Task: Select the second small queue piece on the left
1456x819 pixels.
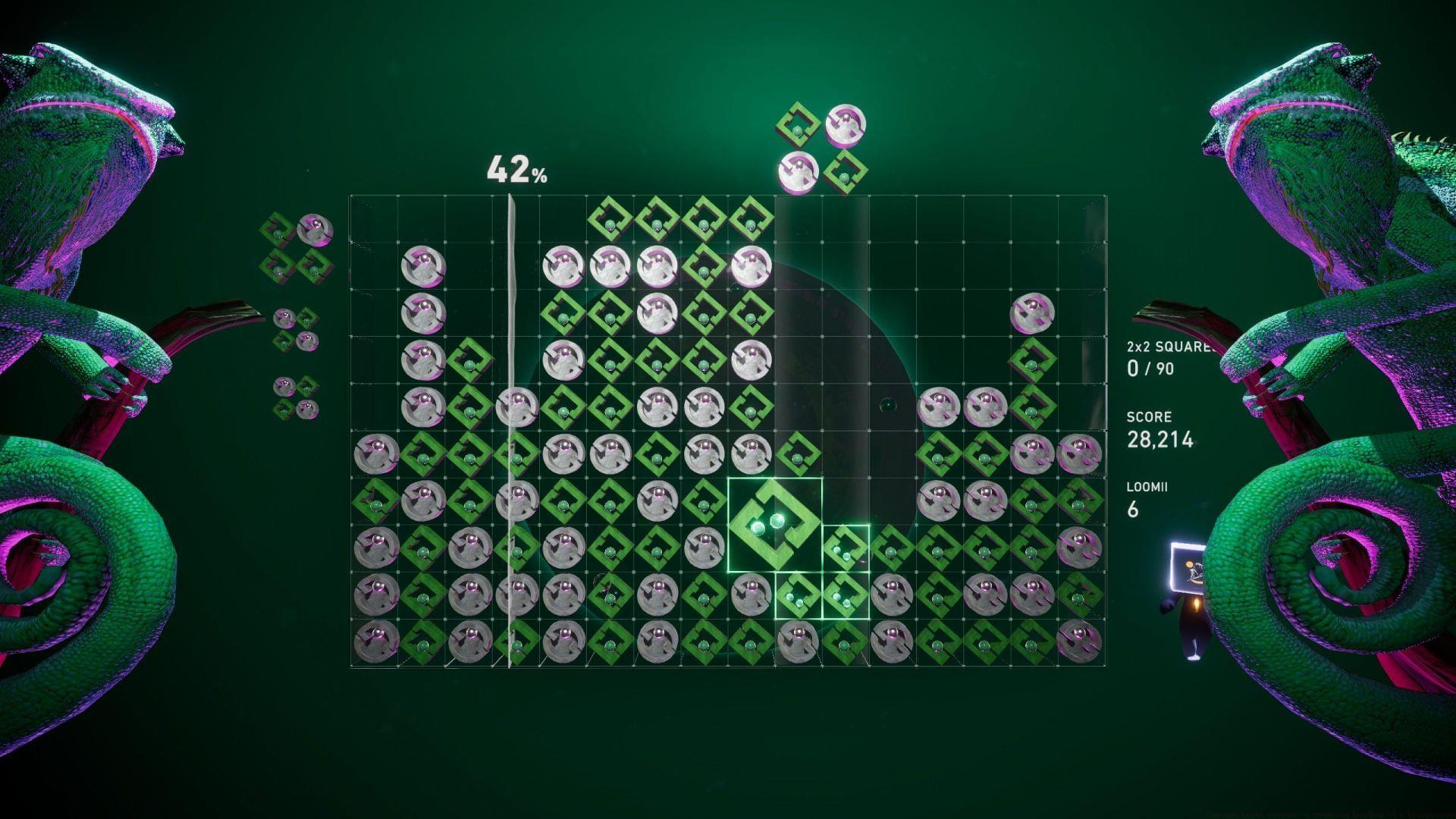Action: click(296, 330)
